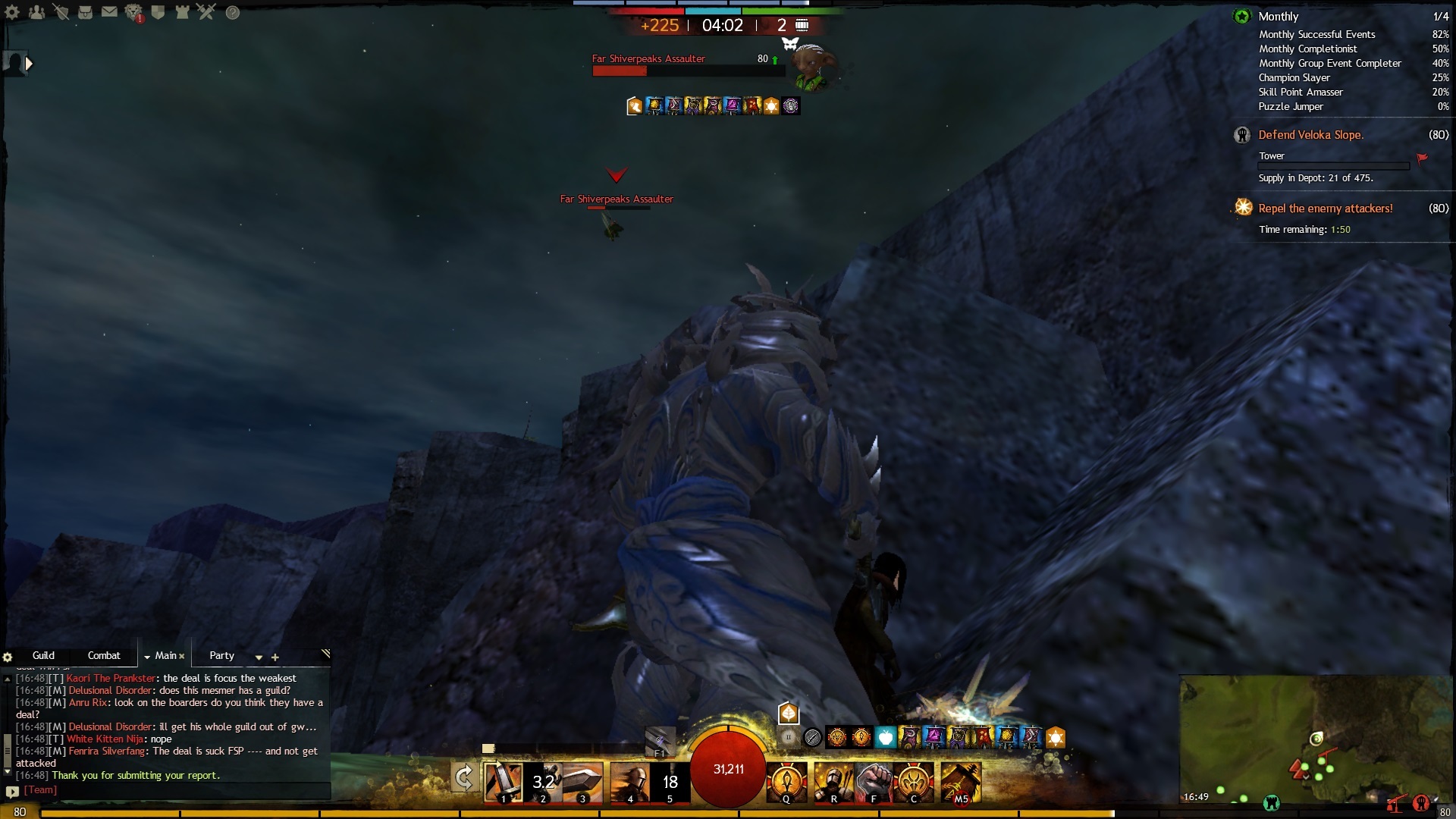The height and width of the screenshot is (819, 1456).
Task: Use the greatsword skill in slot 1
Action: pyautogui.click(x=504, y=782)
